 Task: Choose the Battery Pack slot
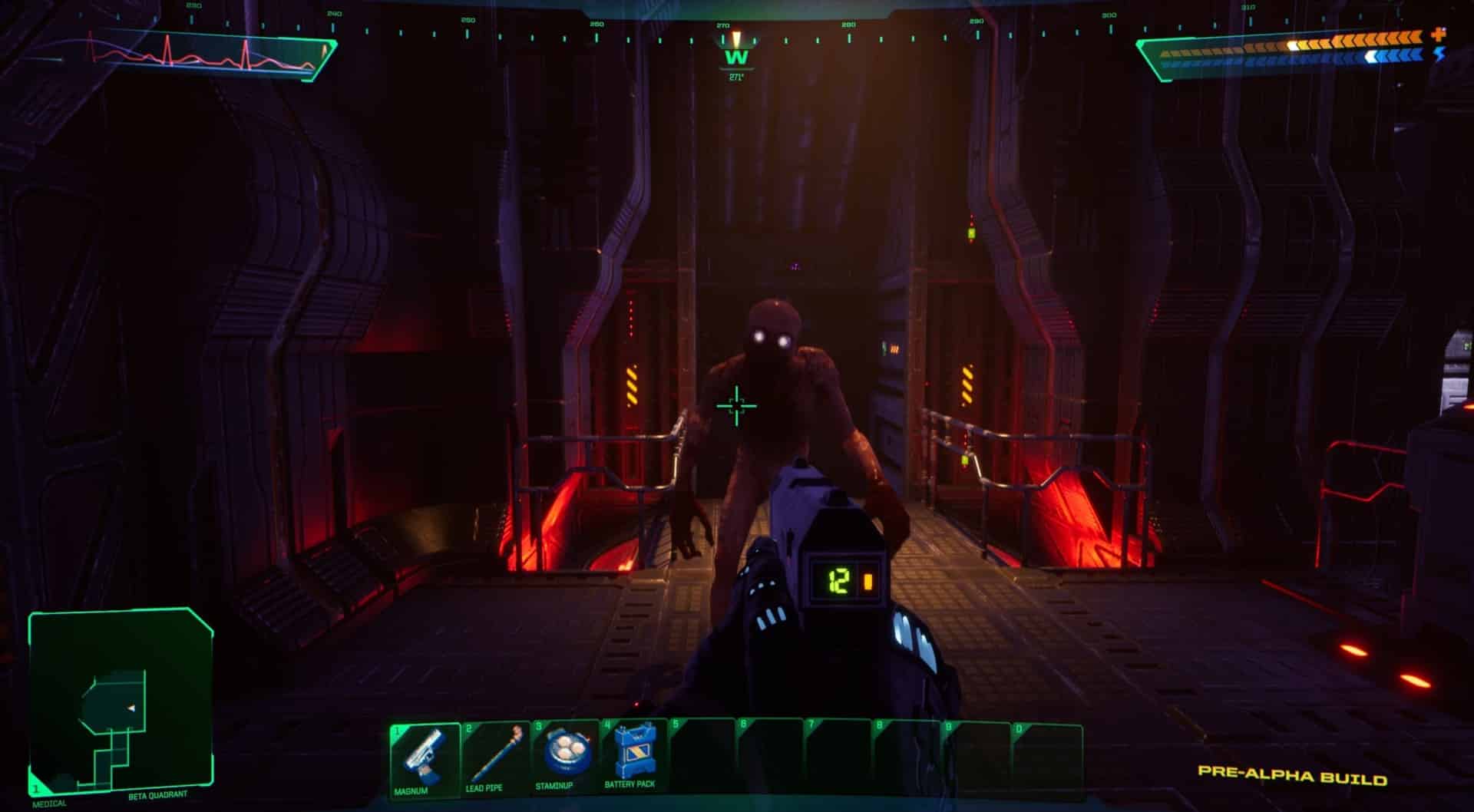[x=633, y=756]
